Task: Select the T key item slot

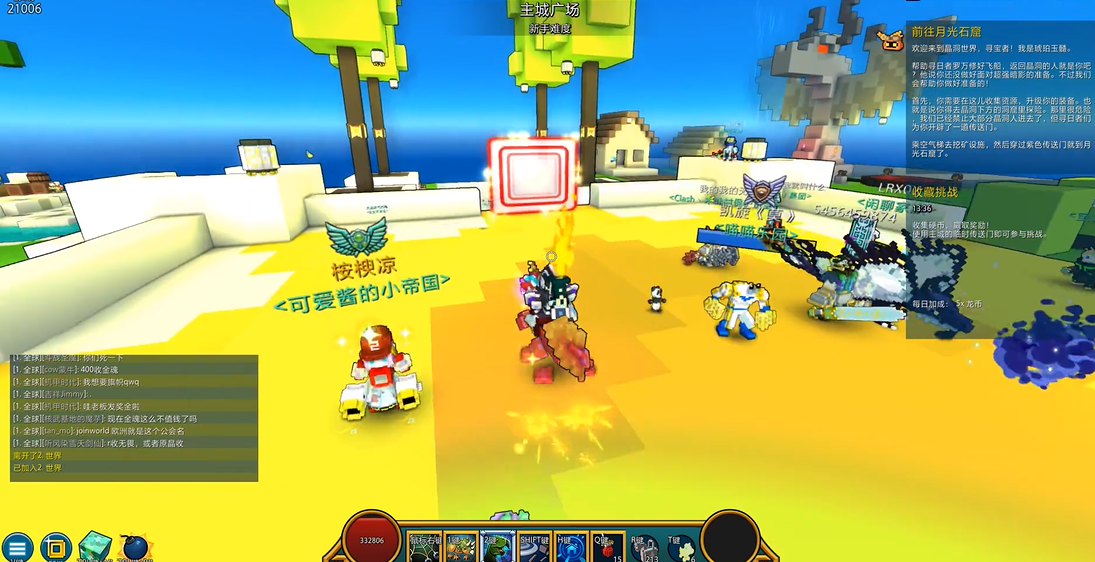Action: [x=681, y=547]
